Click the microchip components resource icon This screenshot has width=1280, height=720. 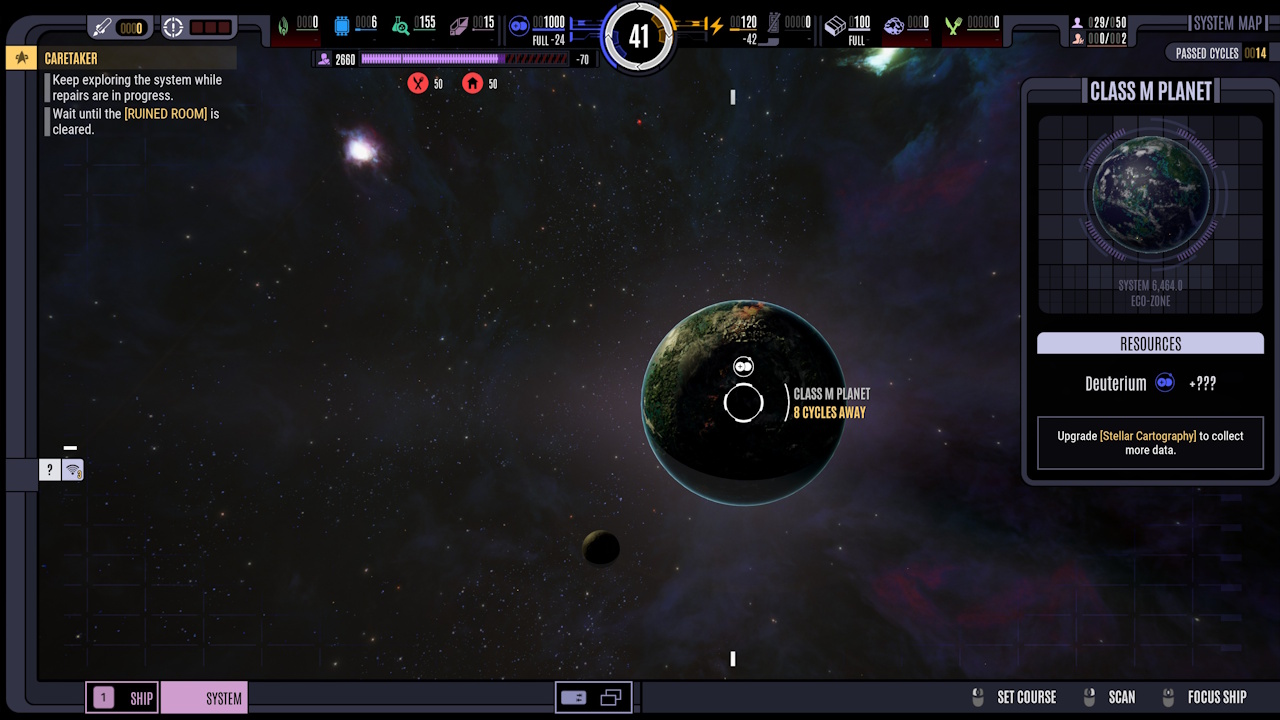click(x=342, y=25)
